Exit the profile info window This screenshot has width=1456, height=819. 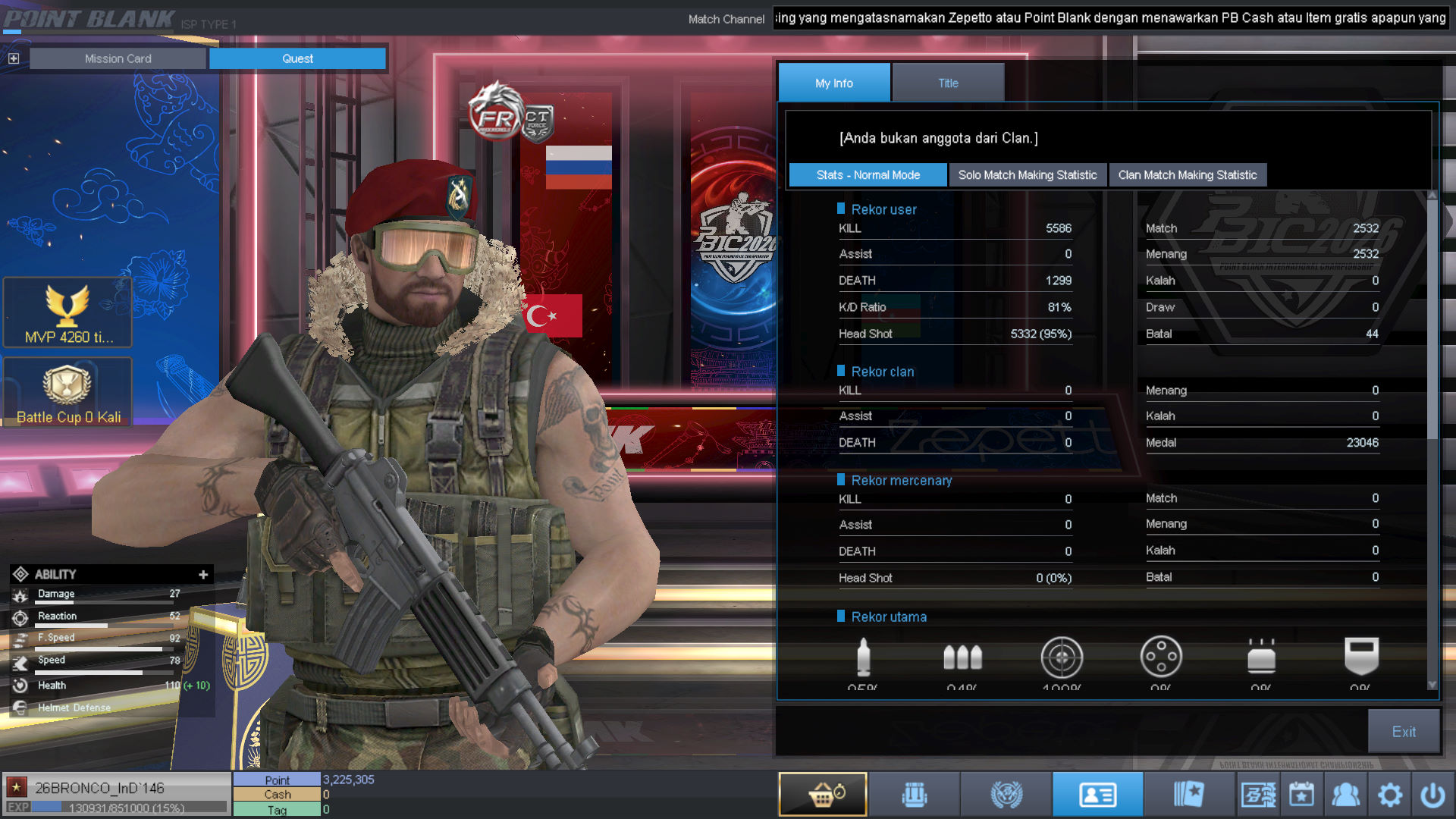(1403, 732)
